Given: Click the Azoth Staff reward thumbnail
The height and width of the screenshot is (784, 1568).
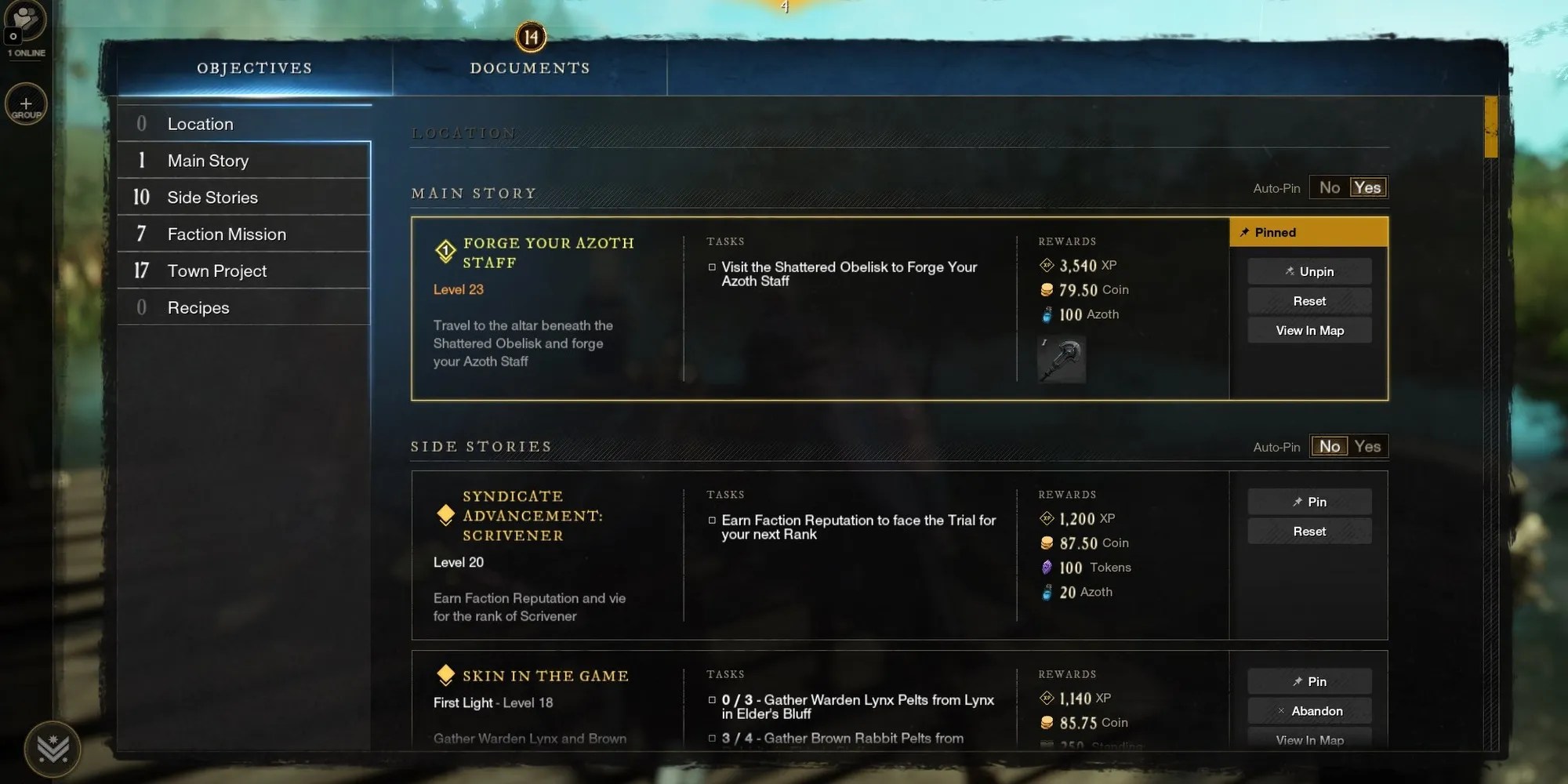Looking at the screenshot, I should pos(1061,360).
